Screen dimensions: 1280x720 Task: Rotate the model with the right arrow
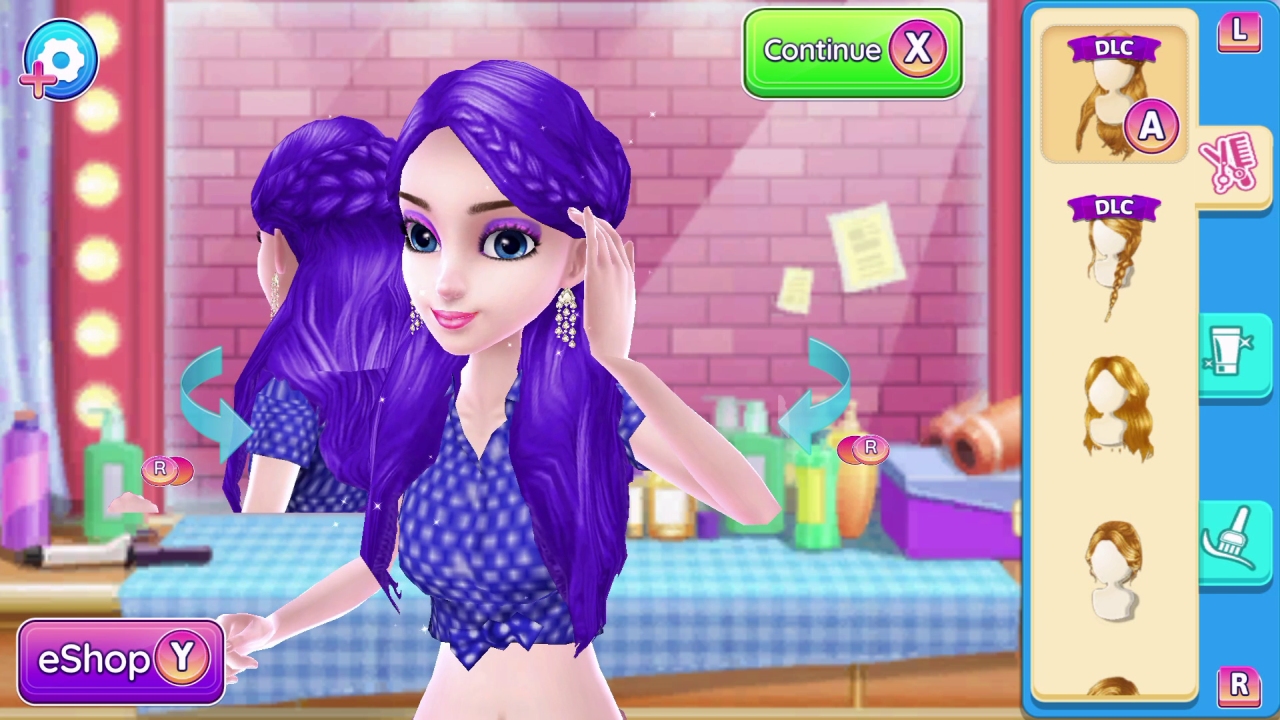[820, 395]
